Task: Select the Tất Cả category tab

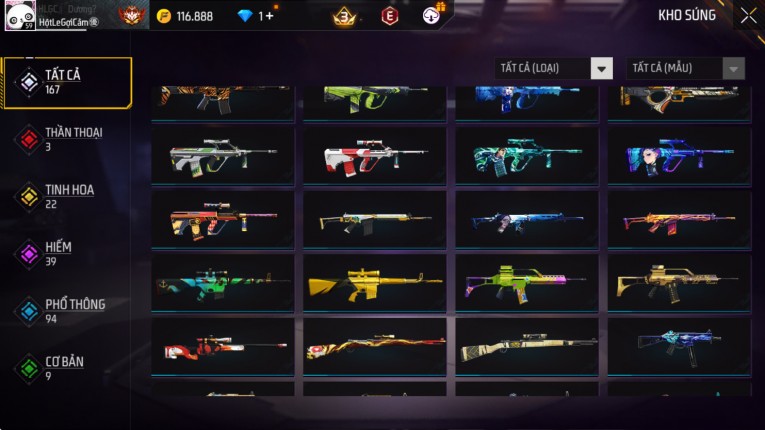Action: click(x=67, y=82)
